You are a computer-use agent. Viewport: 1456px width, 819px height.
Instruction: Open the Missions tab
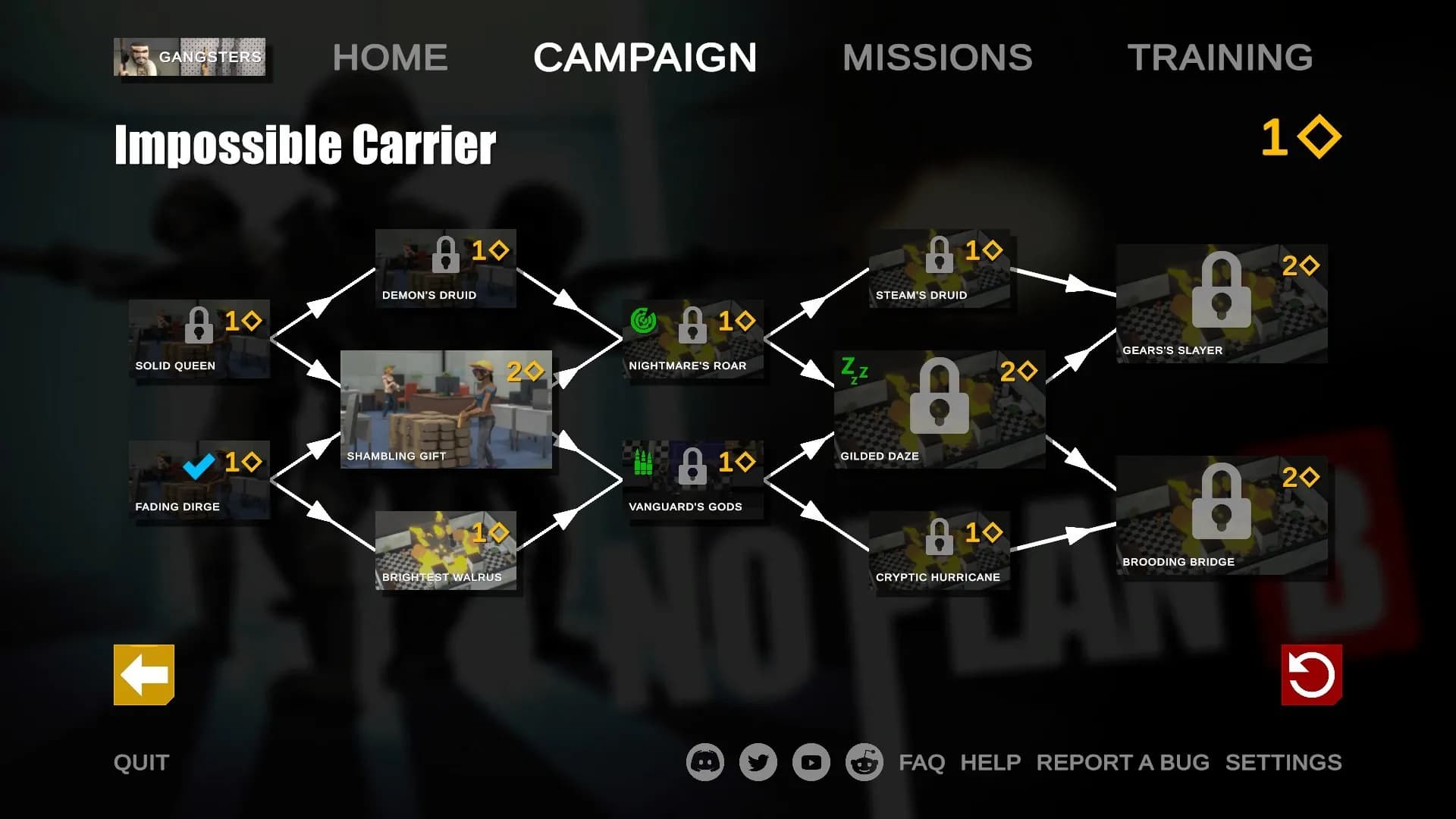[x=937, y=58]
